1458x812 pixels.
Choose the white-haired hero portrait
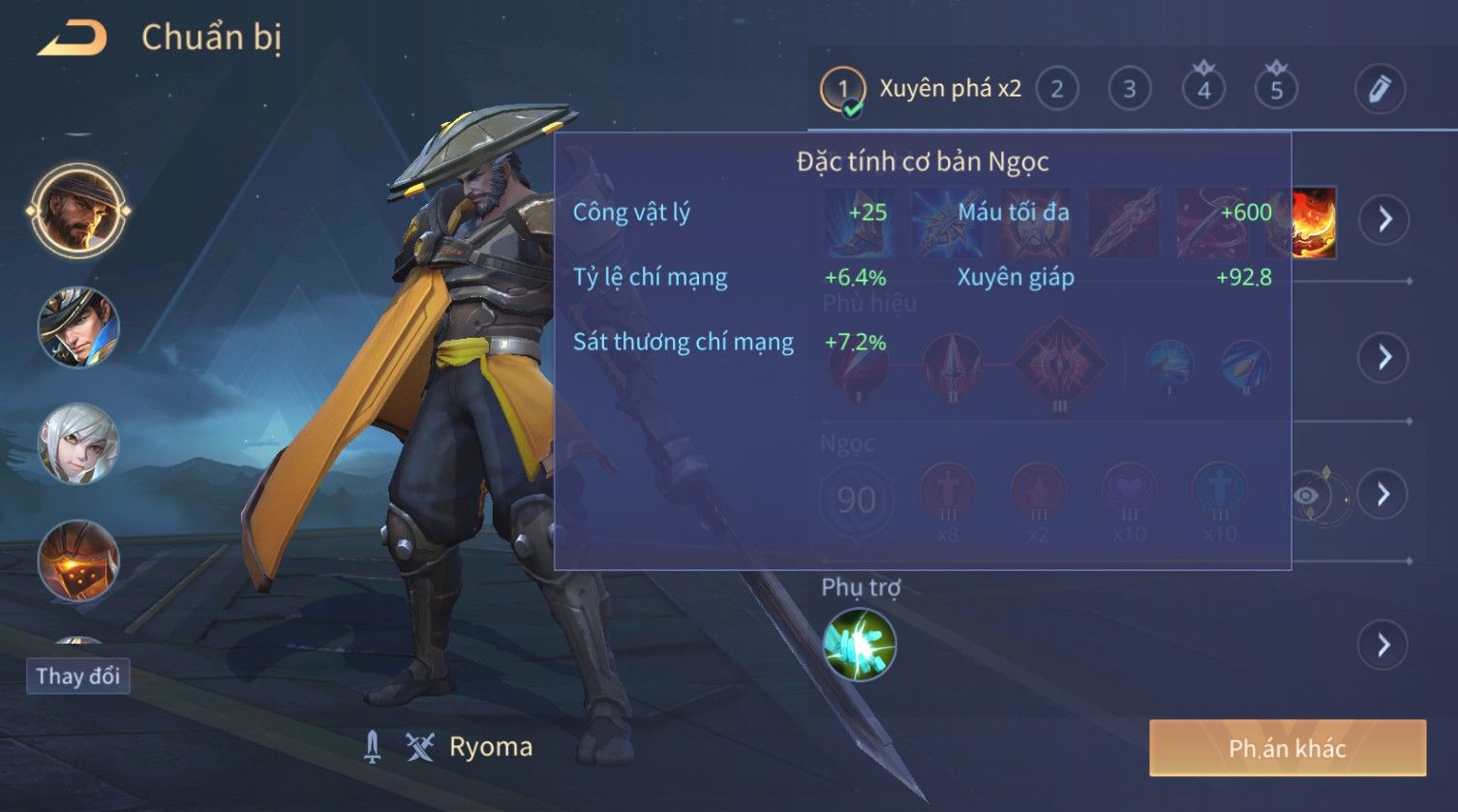(77, 443)
